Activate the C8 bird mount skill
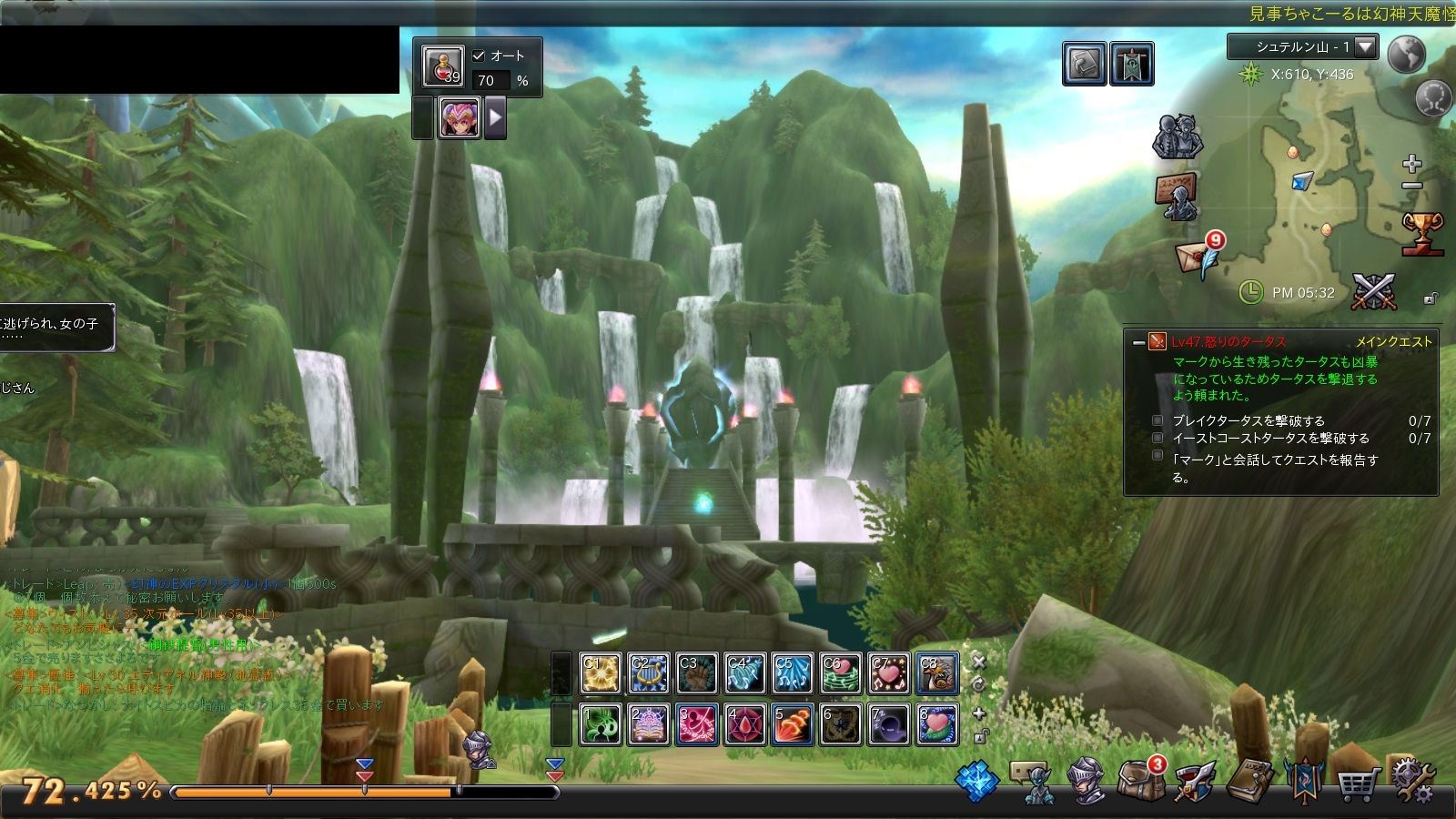 coord(937,674)
